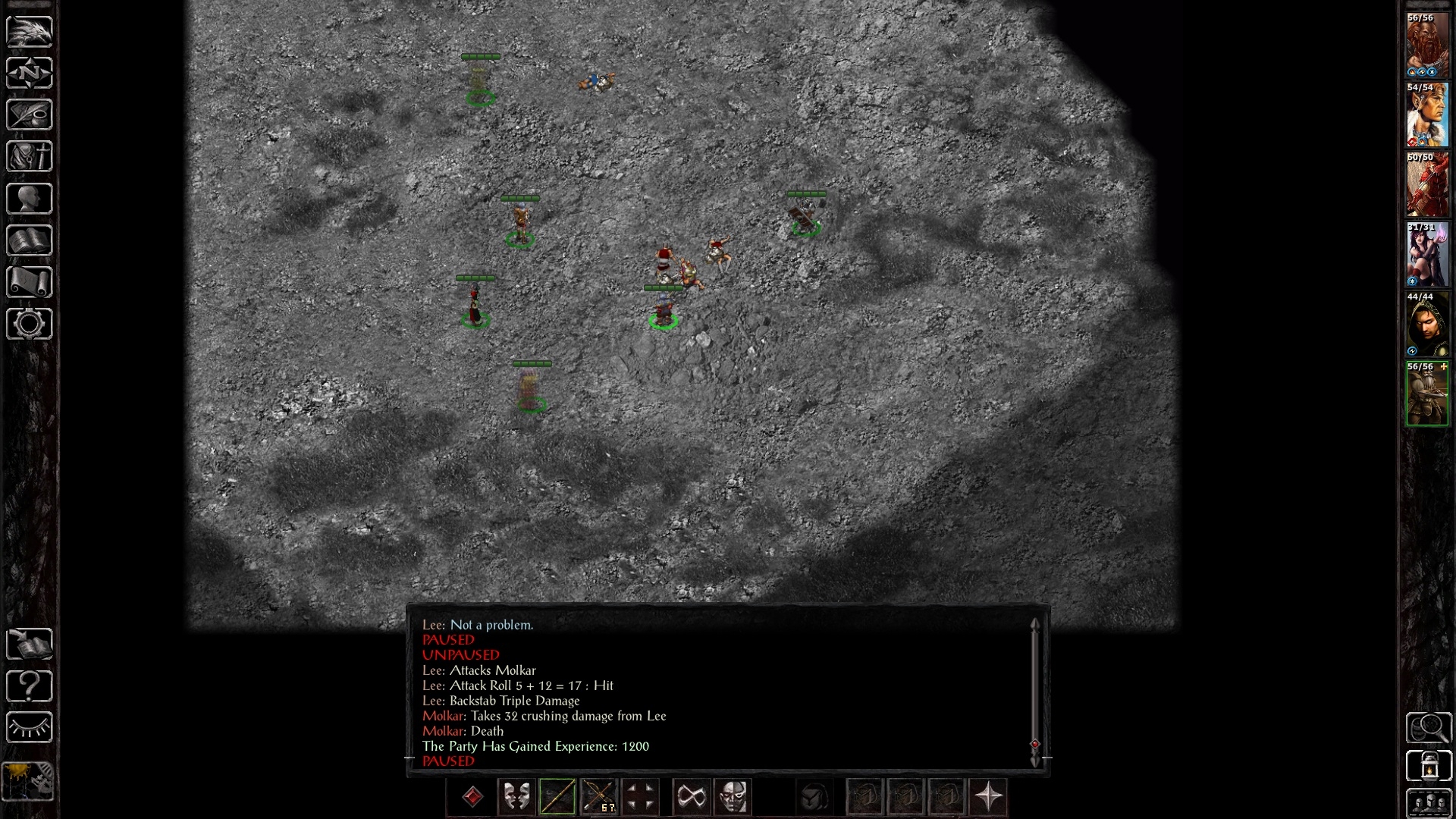This screenshot has width=1456, height=819.
Task: Select the dark-haired sorceress portrait
Action: pyautogui.click(x=1427, y=255)
